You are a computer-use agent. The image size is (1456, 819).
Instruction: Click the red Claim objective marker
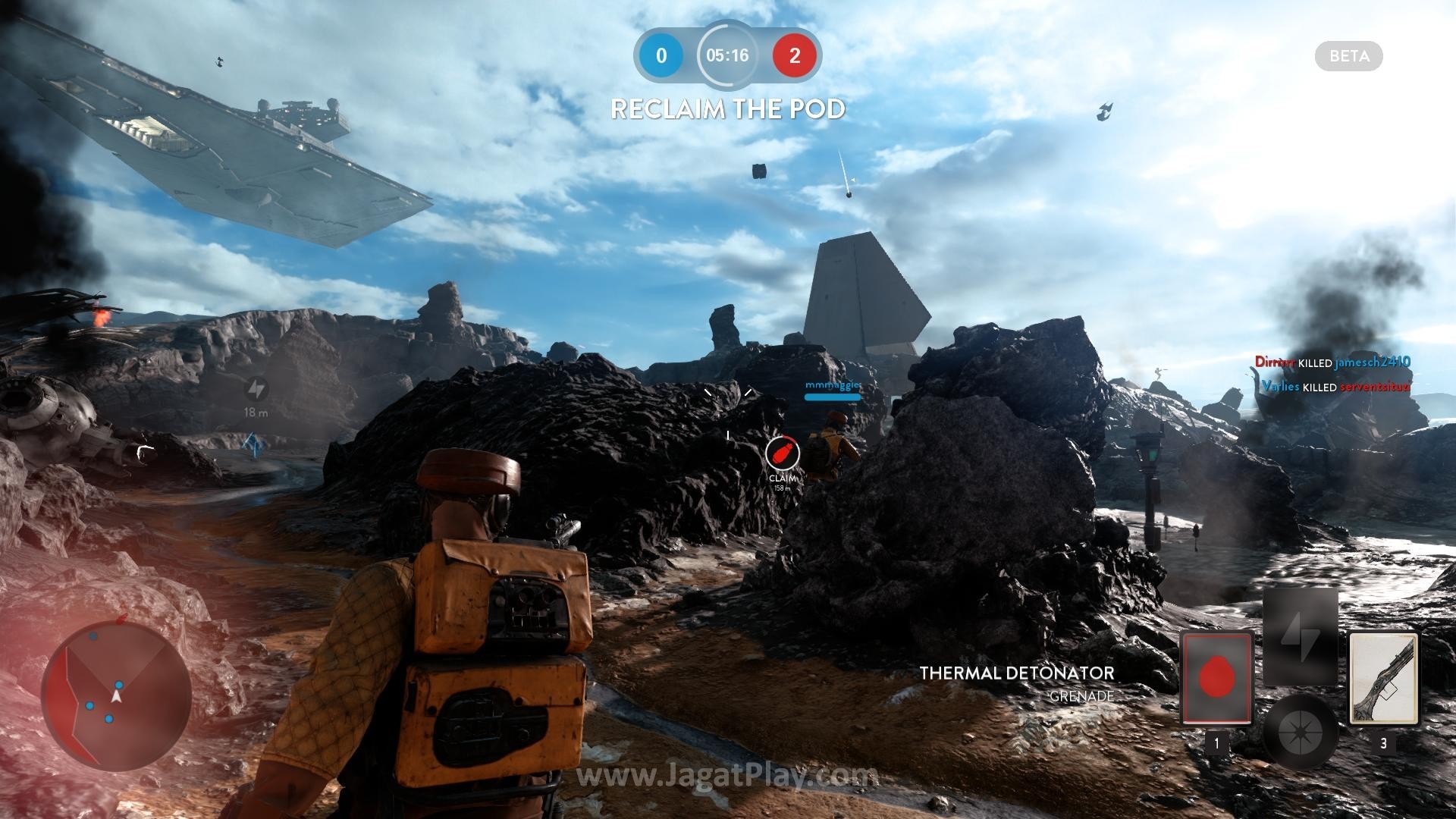click(x=782, y=454)
